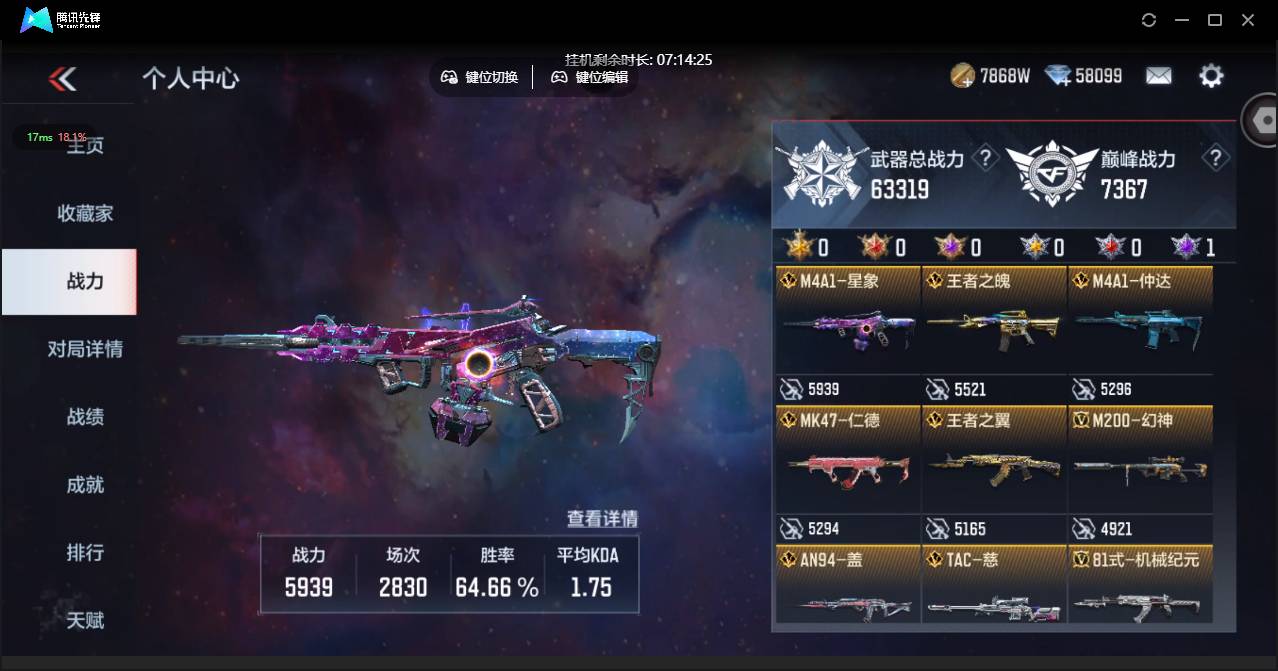Switch to the 排行 tab
The height and width of the screenshot is (671, 1278).
[85, 553]
